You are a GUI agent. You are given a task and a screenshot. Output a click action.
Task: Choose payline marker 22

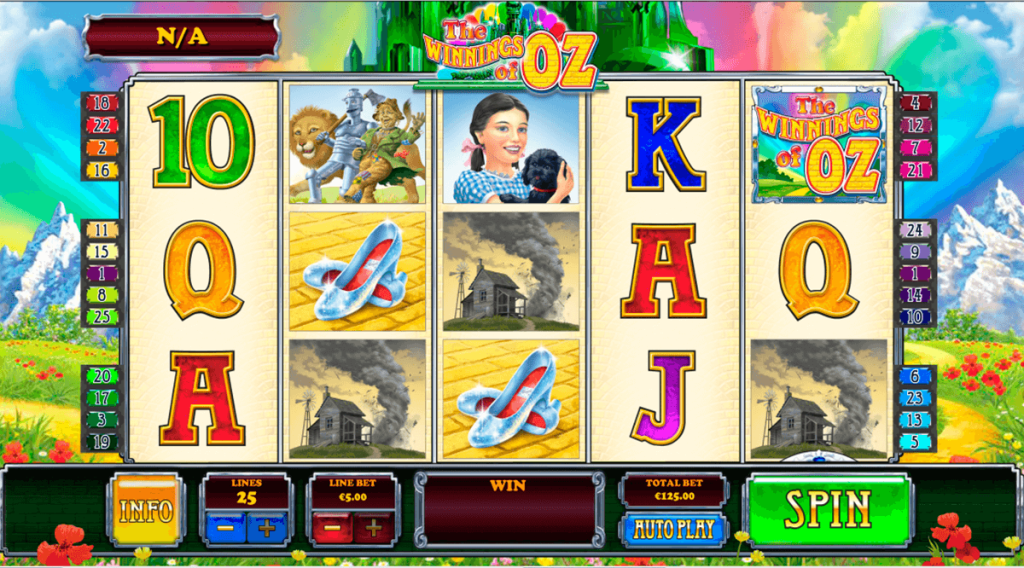coord(100,125)
